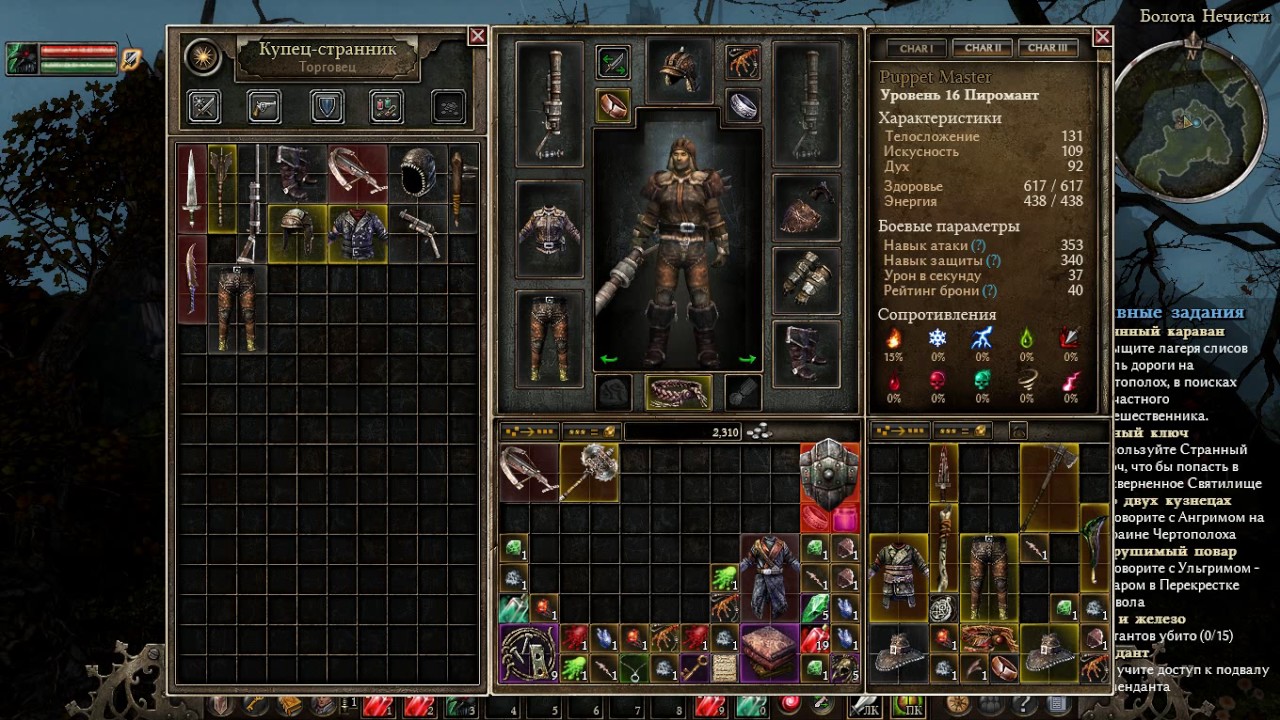Click the fire resistance icon under Сопротивления

(895, 338)
